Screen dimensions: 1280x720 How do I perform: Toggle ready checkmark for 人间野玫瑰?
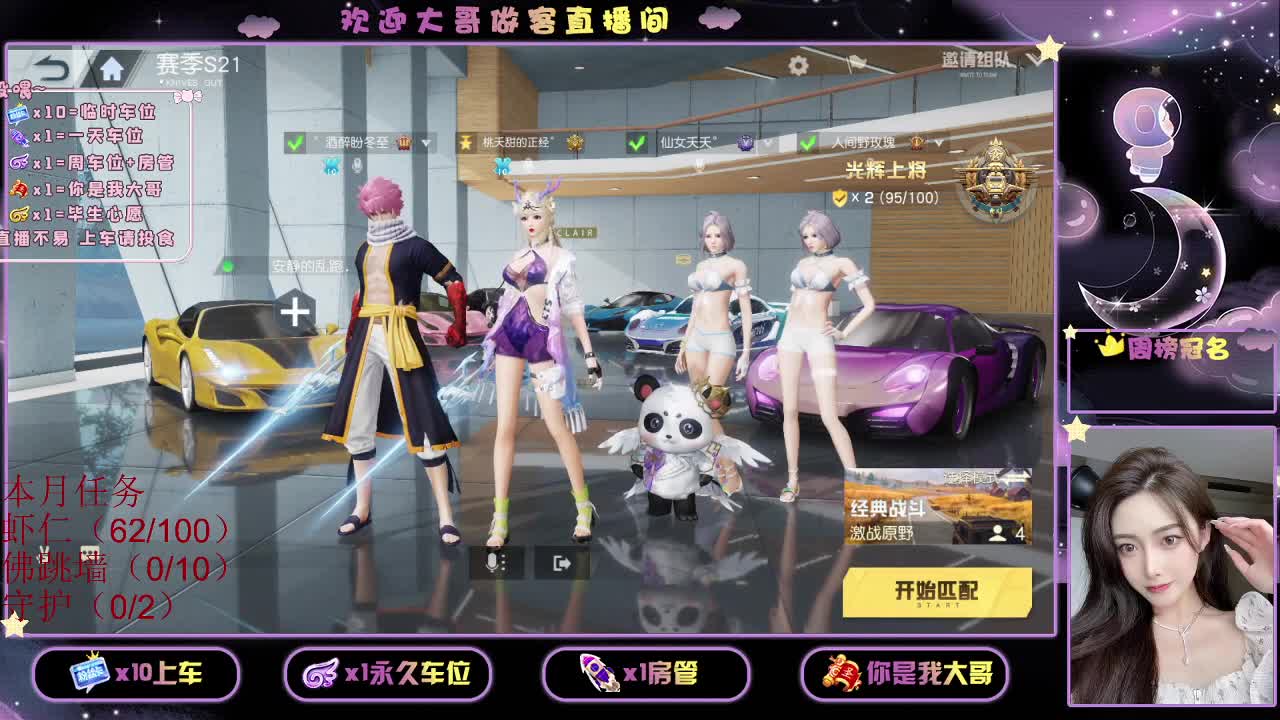pyautogui.click(x=805, y=145)
